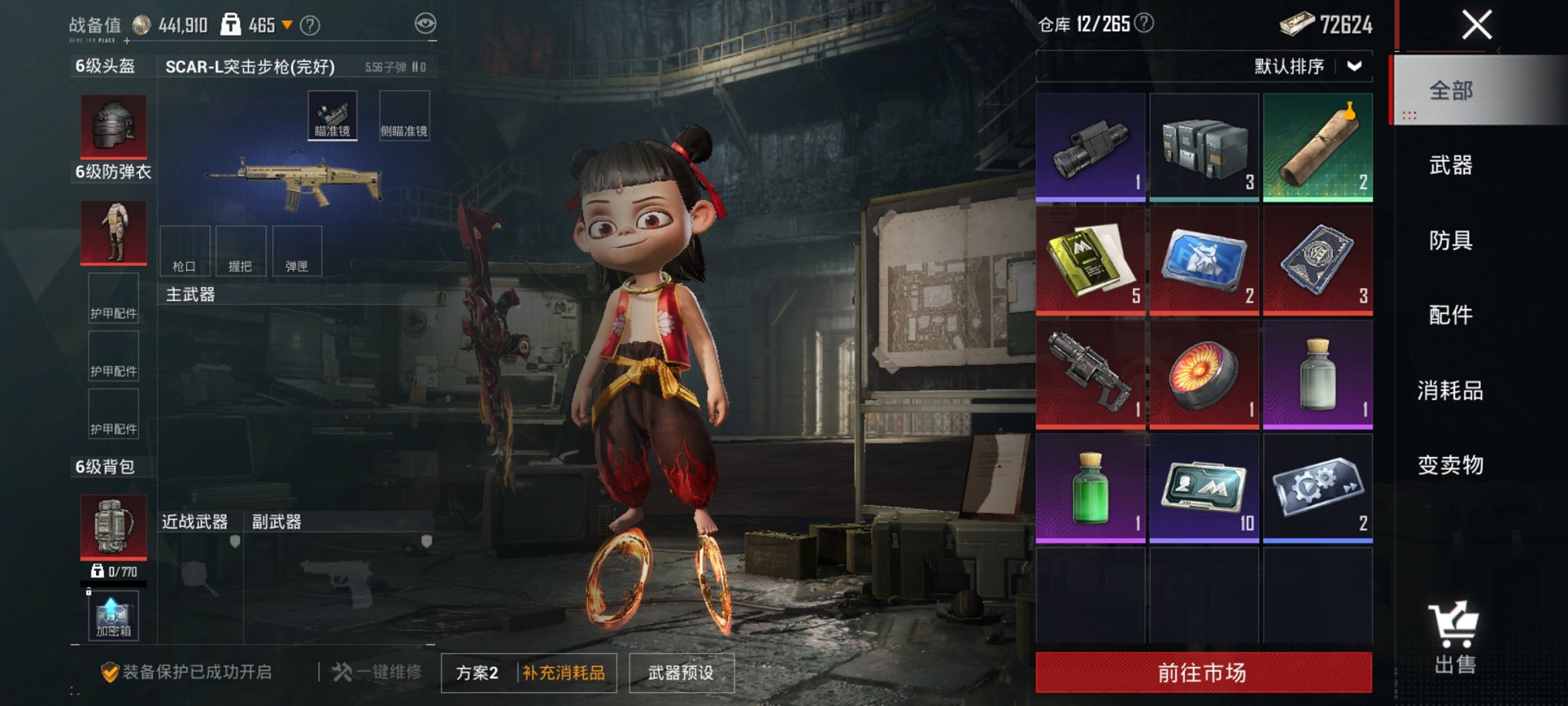Image resolution: width=1568 pixels, height=706 pixels.
Task: Close the inventory screen
Action: (x=1476, y=25)
